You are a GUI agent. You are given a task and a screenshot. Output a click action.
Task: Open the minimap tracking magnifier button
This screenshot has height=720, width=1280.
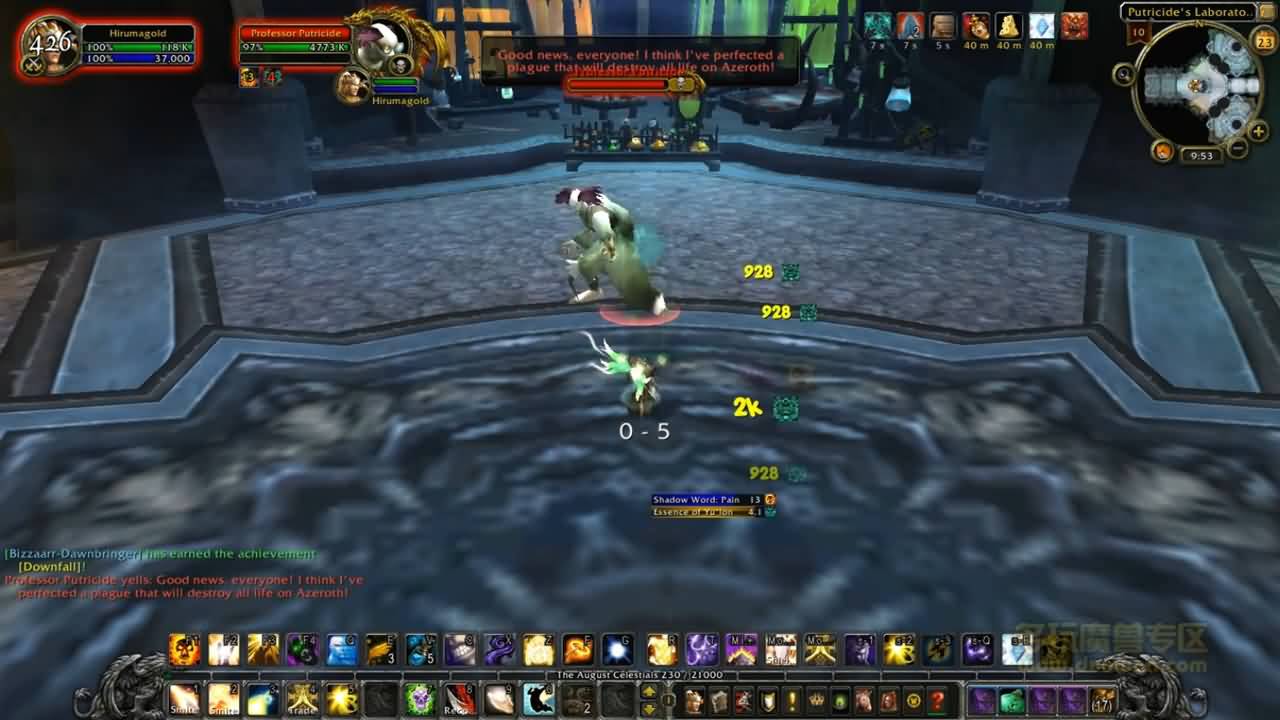pos(1123,74)
